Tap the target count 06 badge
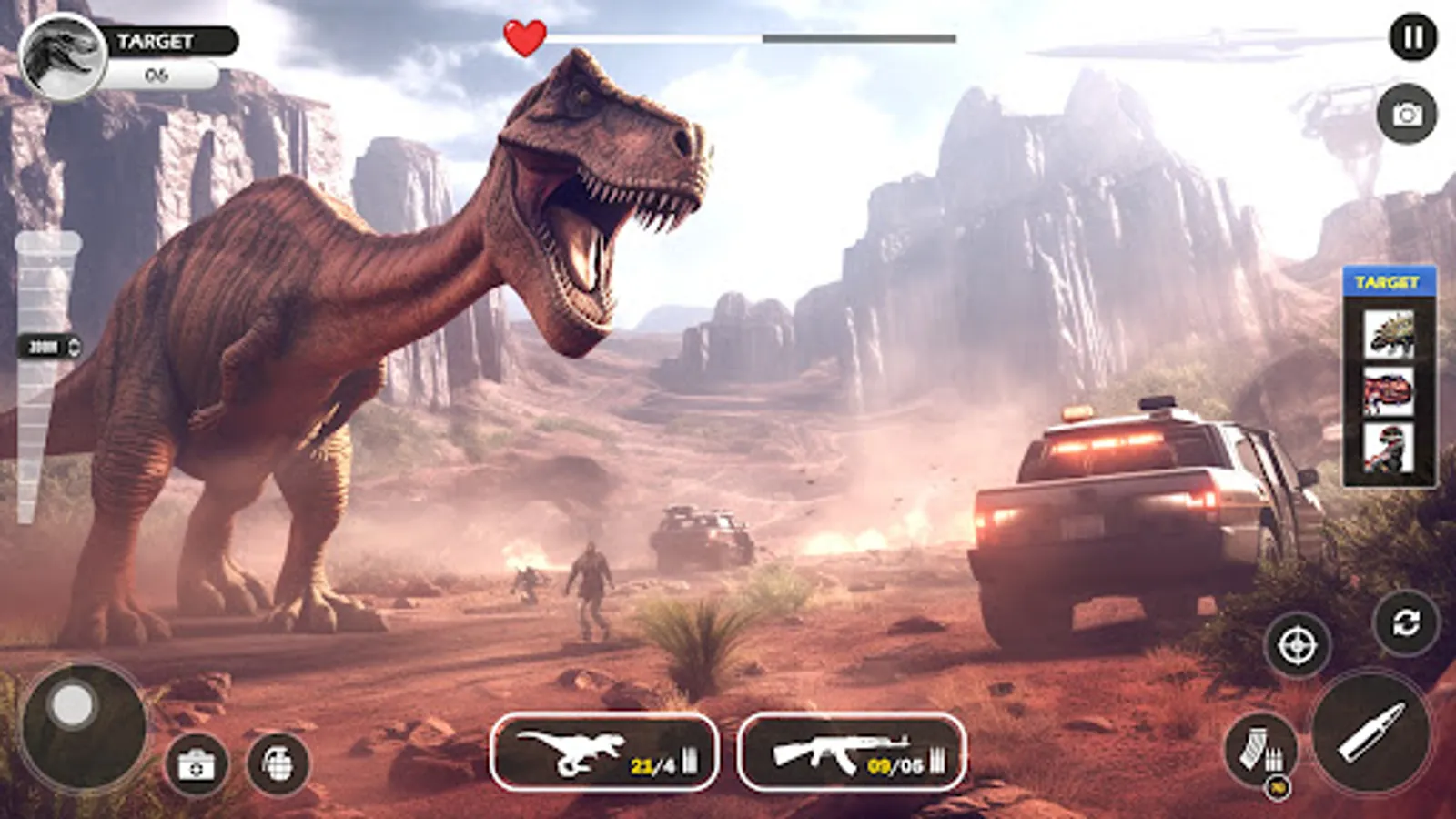The width and height of the screenshot is (1456, 819). 157,75
